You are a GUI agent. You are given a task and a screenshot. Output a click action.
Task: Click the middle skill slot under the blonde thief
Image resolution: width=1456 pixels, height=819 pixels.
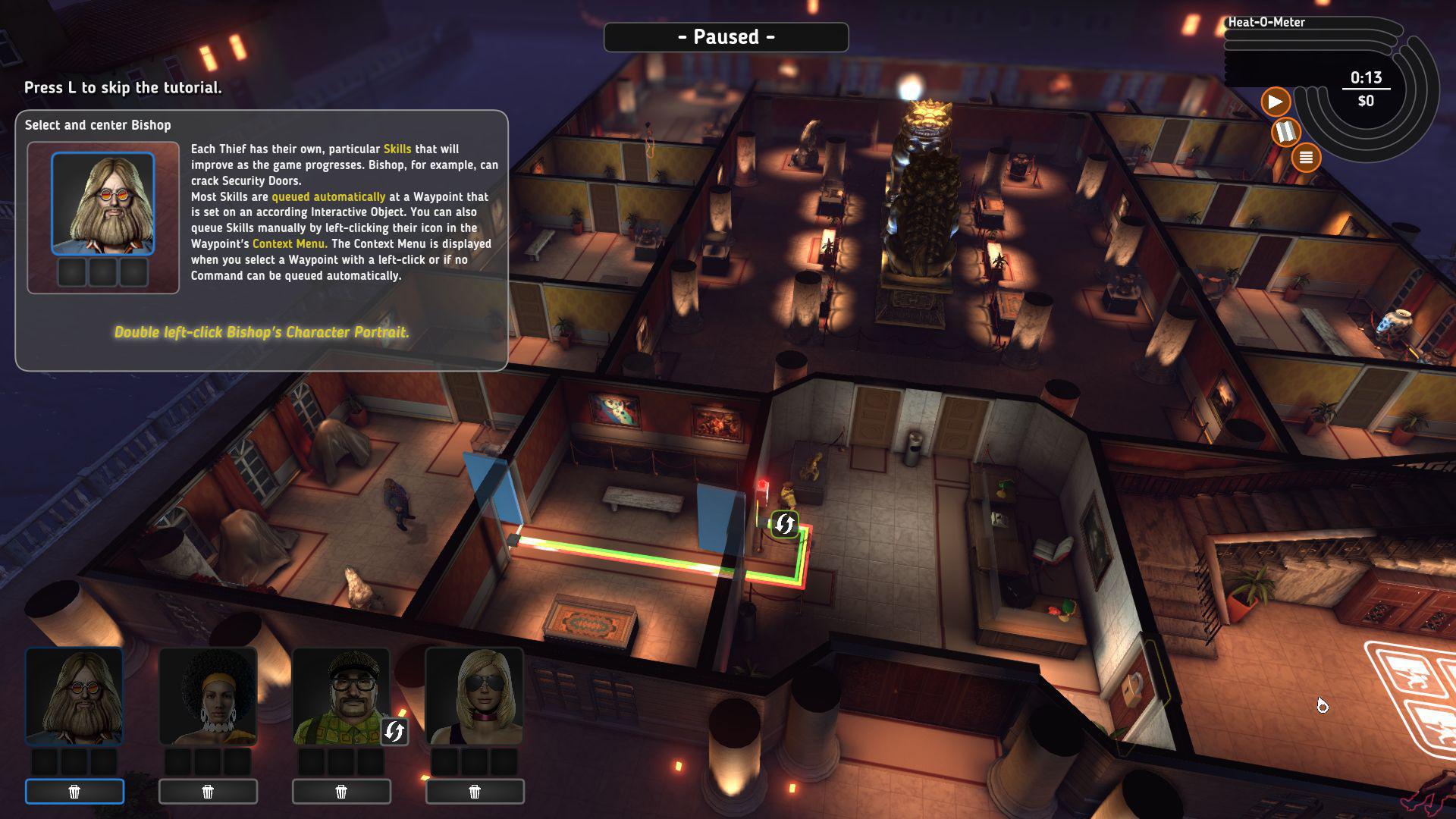click(475, 761)
